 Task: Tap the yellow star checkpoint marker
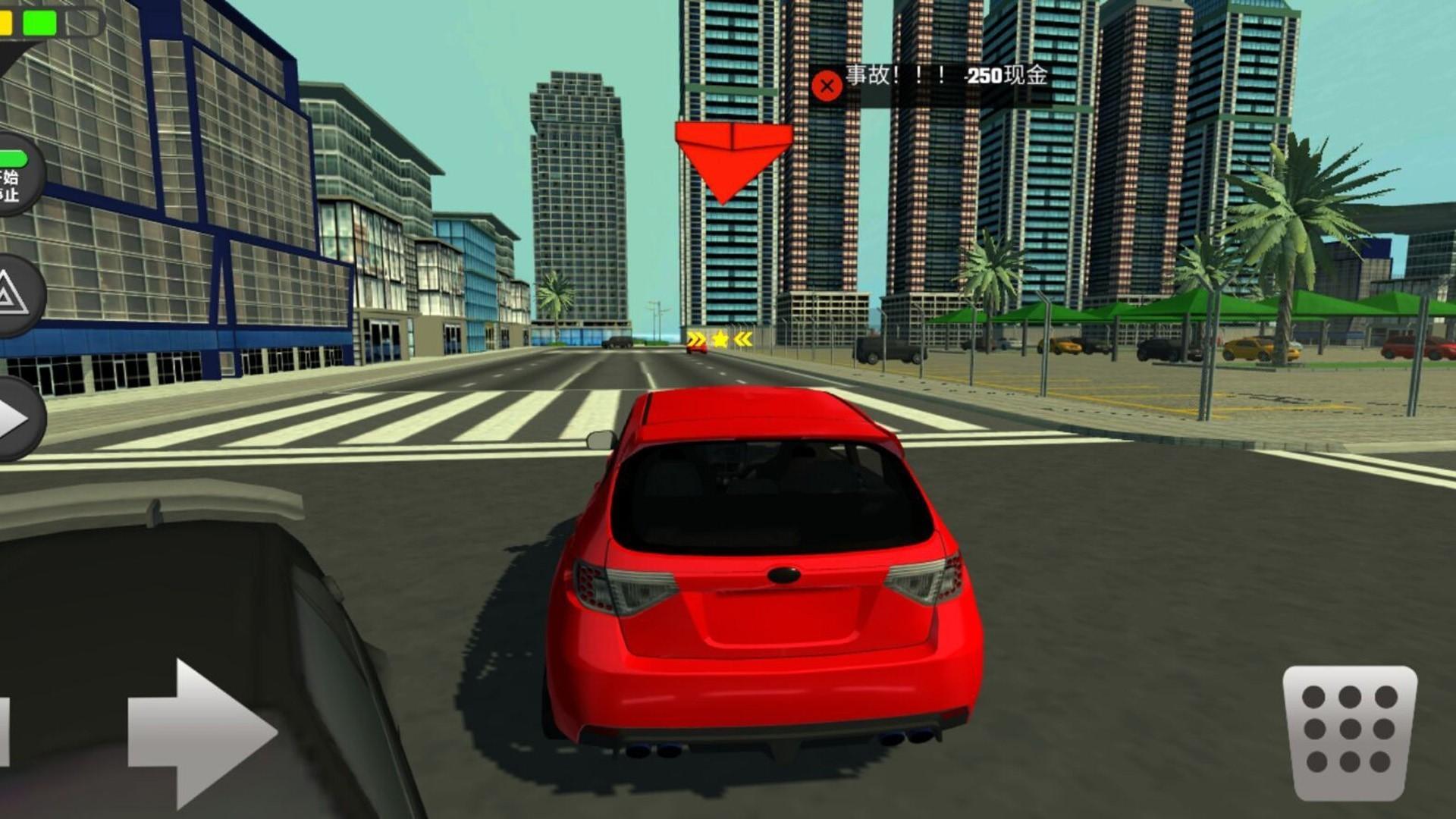tap(719, 338)
